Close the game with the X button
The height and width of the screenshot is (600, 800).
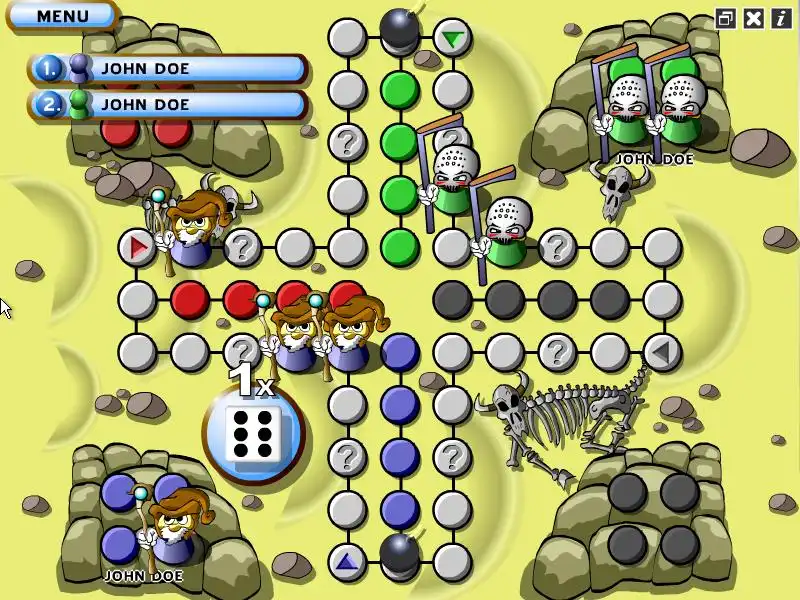pos(754,18)
